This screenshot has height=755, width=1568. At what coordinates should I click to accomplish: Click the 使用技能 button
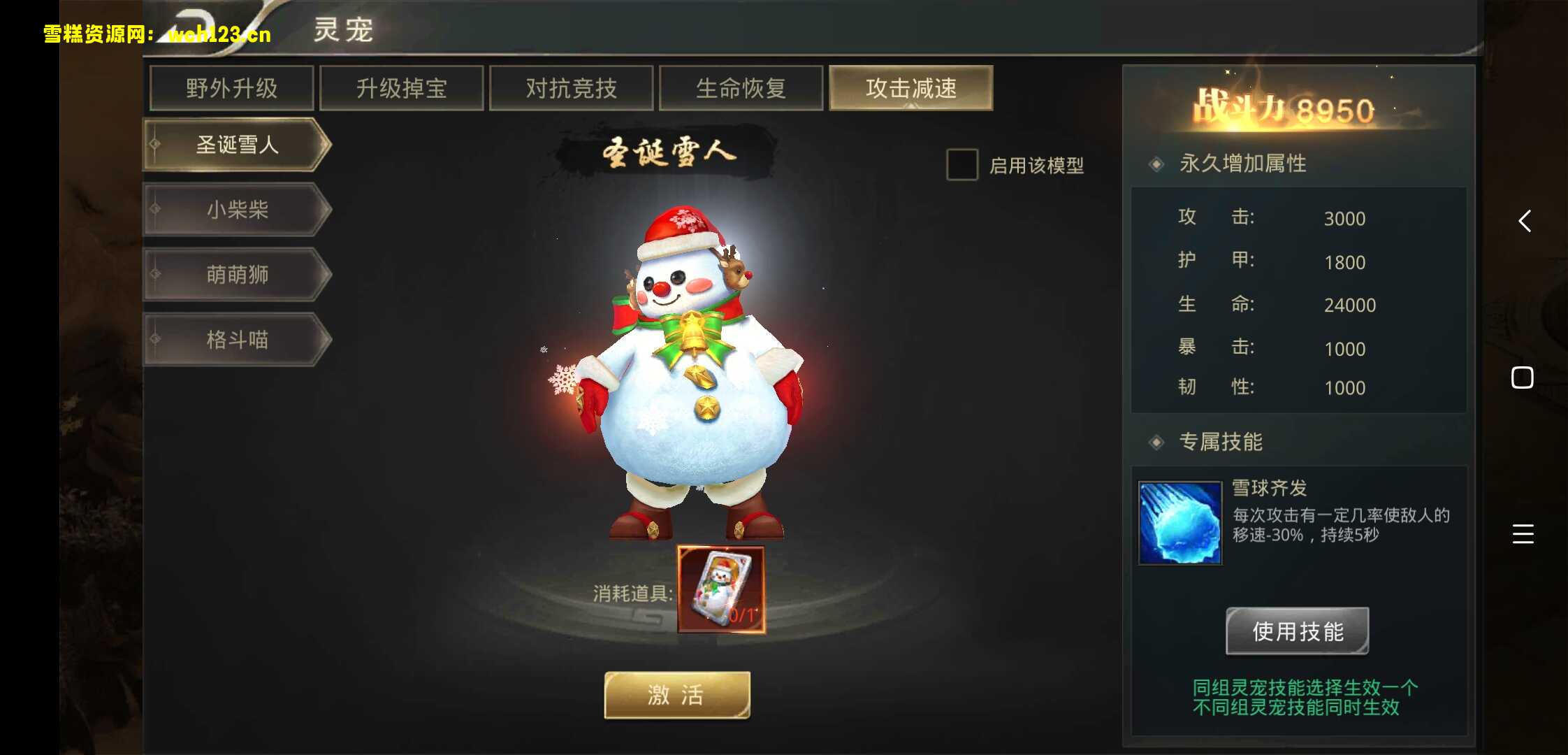pyautogui.click(x=1297, y=631)
